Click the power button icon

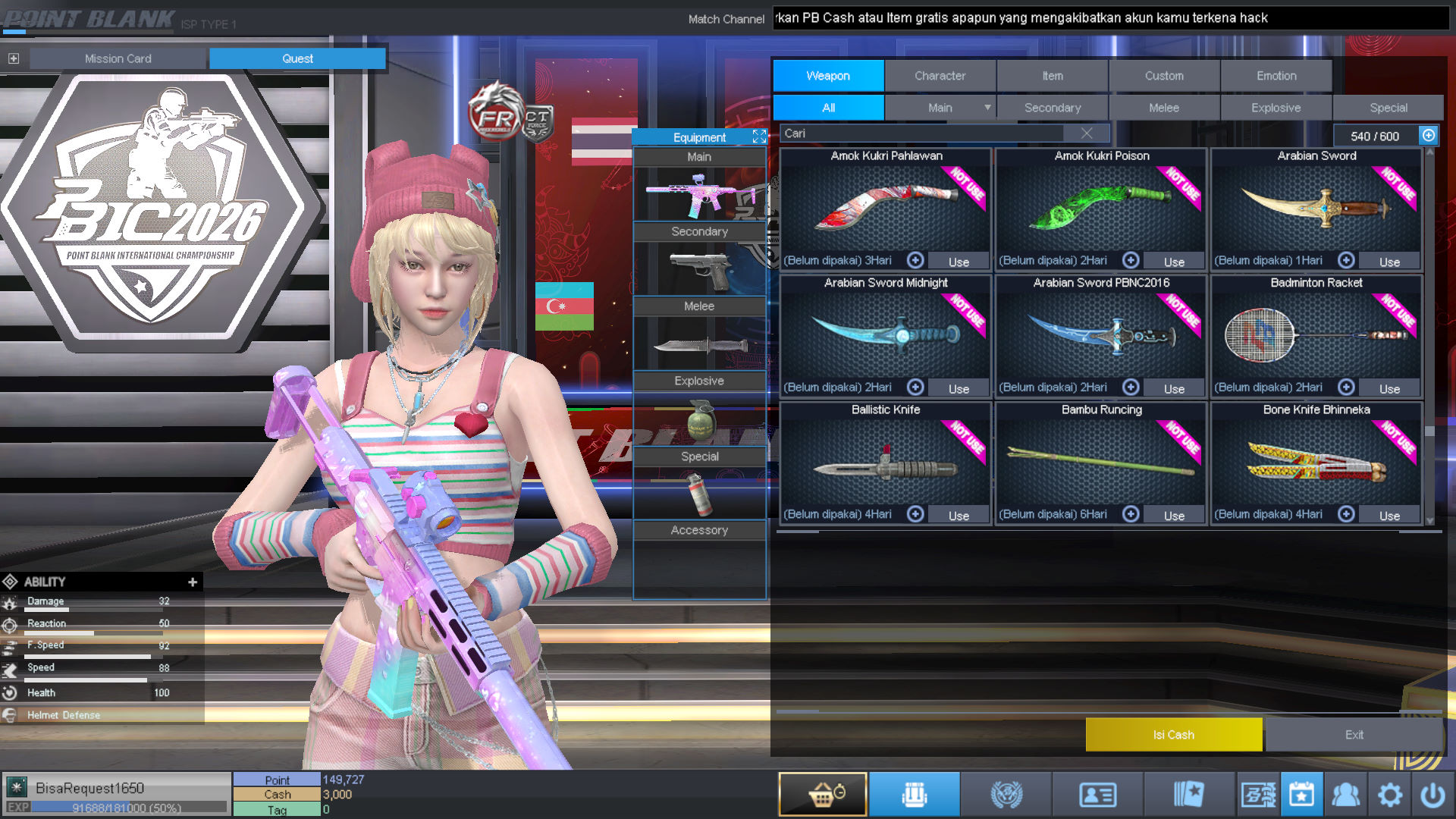pos(1432,795)
